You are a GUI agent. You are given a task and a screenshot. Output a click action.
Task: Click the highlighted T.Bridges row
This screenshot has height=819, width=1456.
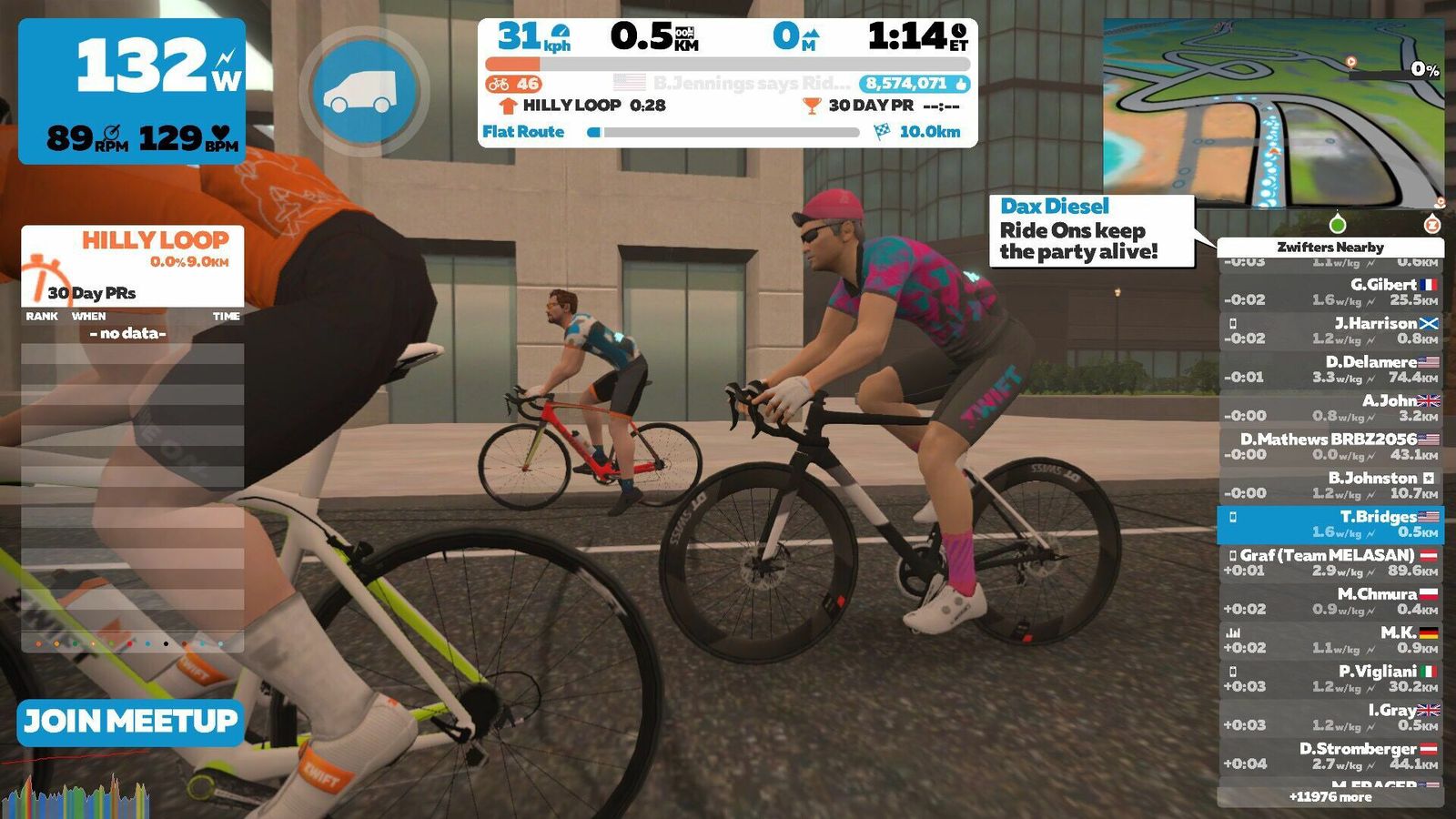1330,524
